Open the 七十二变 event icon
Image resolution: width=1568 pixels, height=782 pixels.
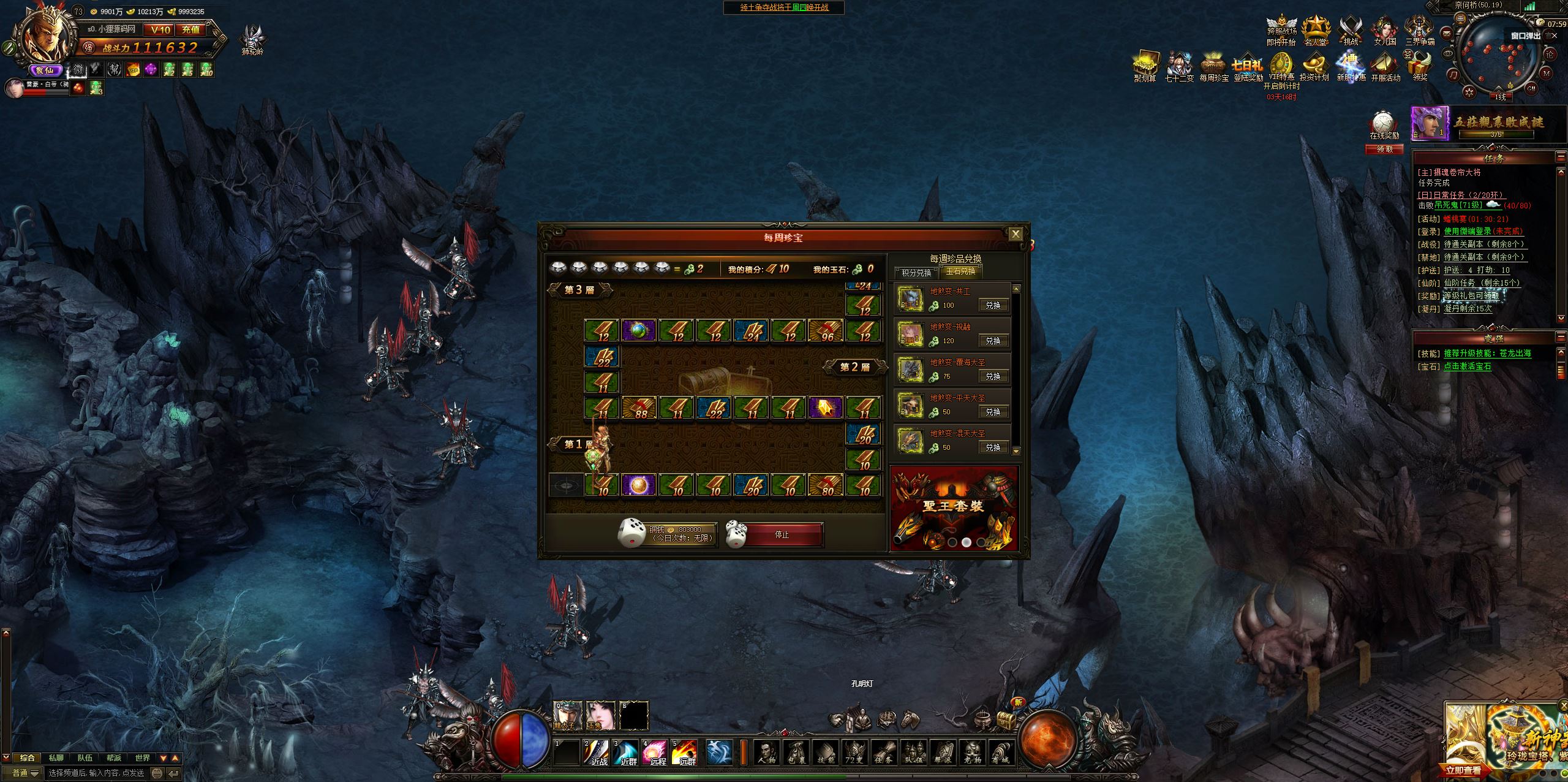(1178, 67)
